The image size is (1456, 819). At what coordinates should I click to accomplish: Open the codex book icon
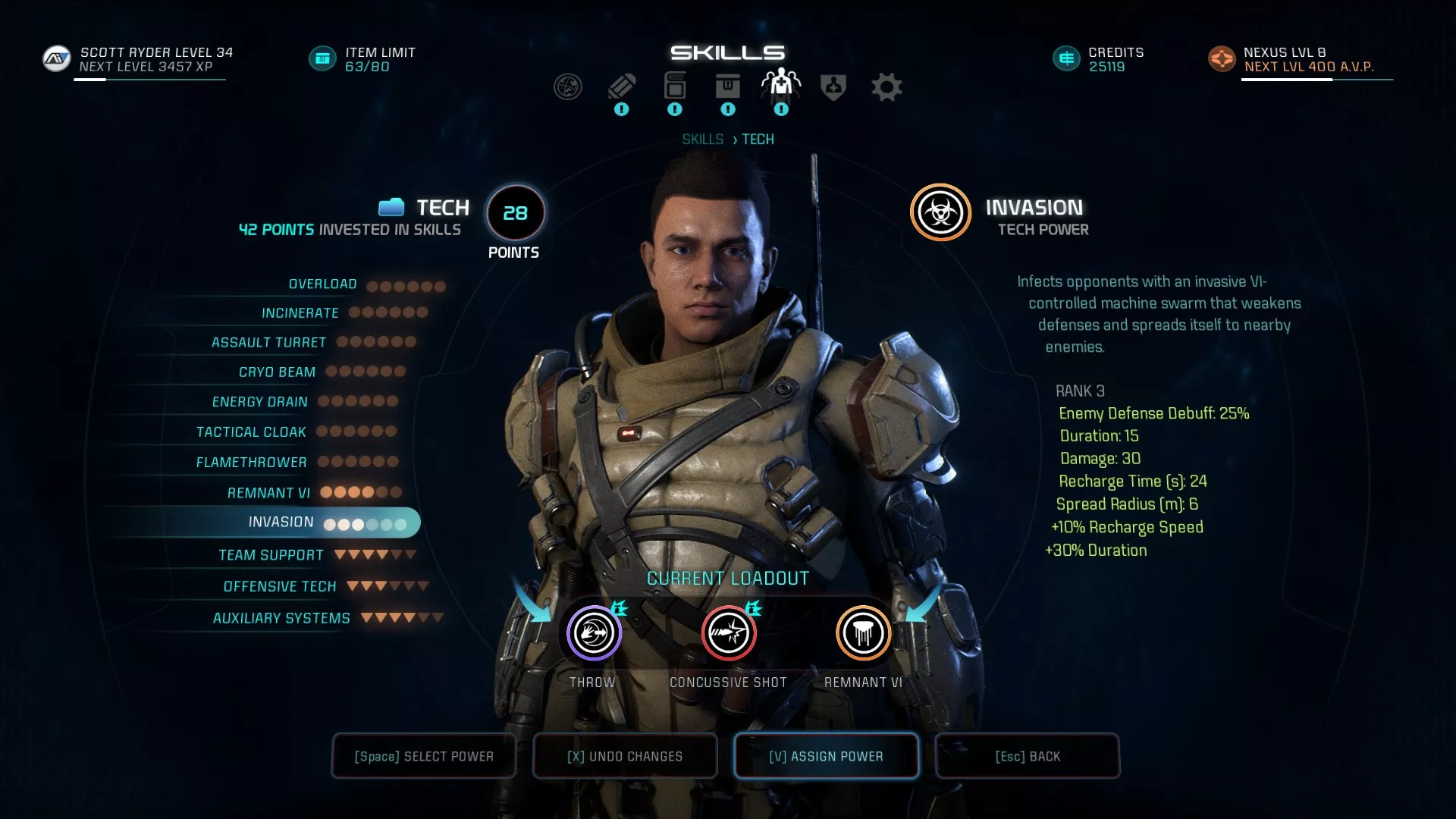pos(675,85)
